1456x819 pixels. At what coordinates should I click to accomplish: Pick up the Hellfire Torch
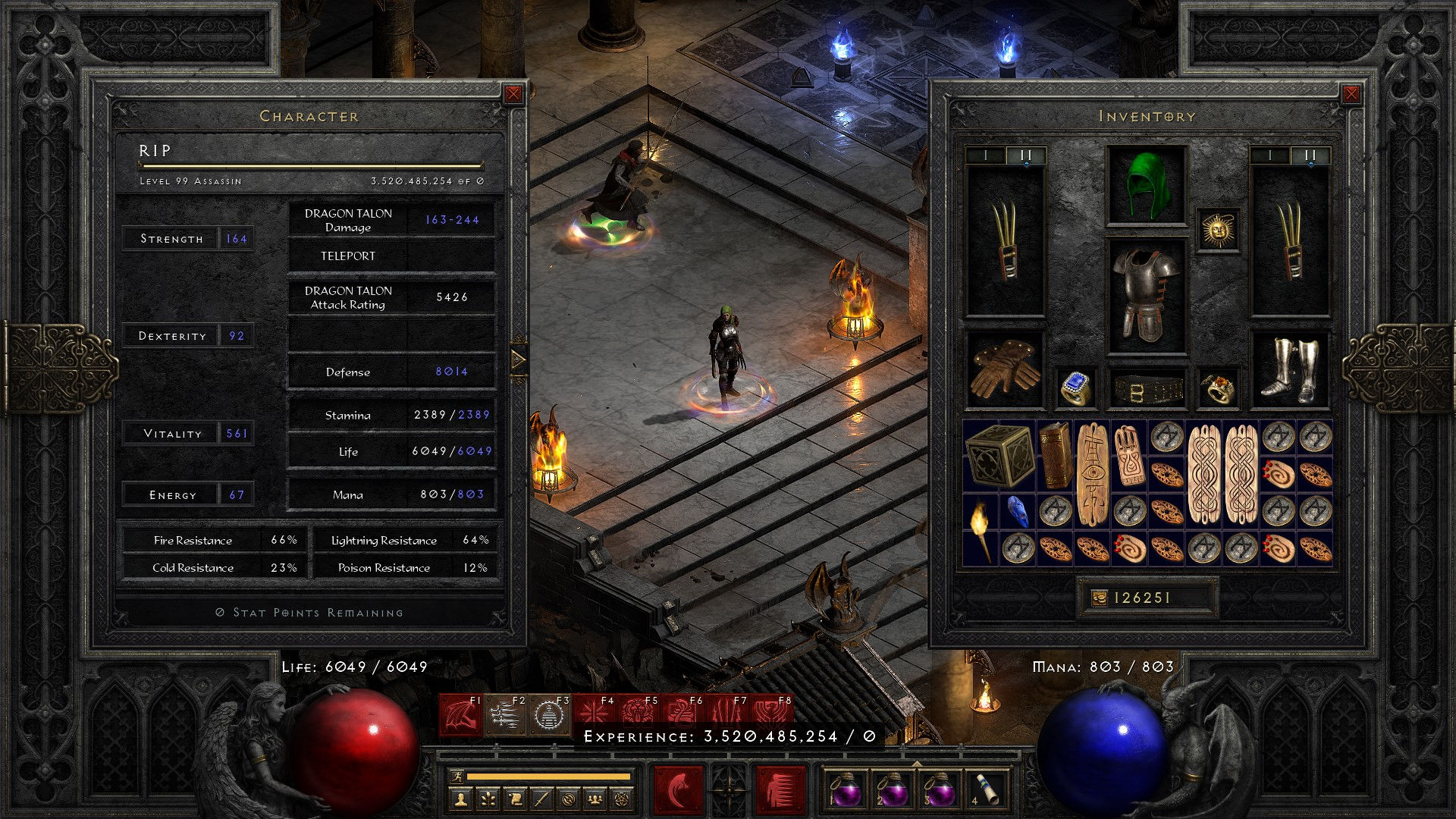981,529
